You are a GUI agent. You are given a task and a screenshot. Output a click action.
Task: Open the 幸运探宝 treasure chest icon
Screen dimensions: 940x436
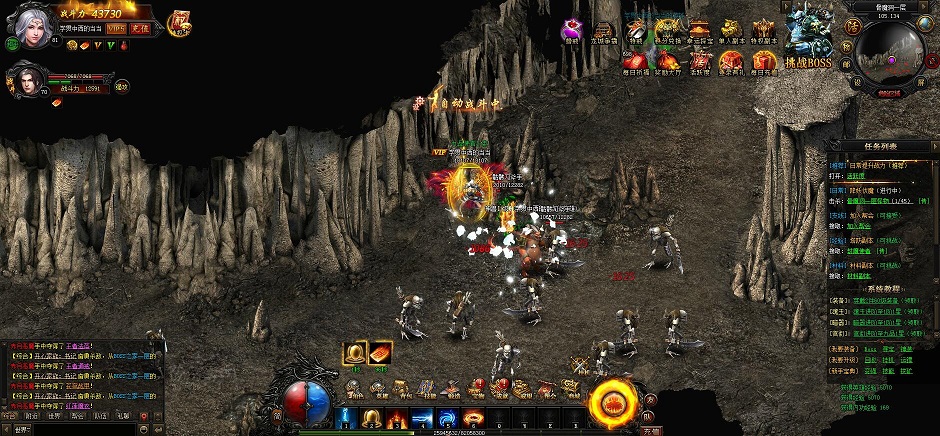[x=698, y=30]
